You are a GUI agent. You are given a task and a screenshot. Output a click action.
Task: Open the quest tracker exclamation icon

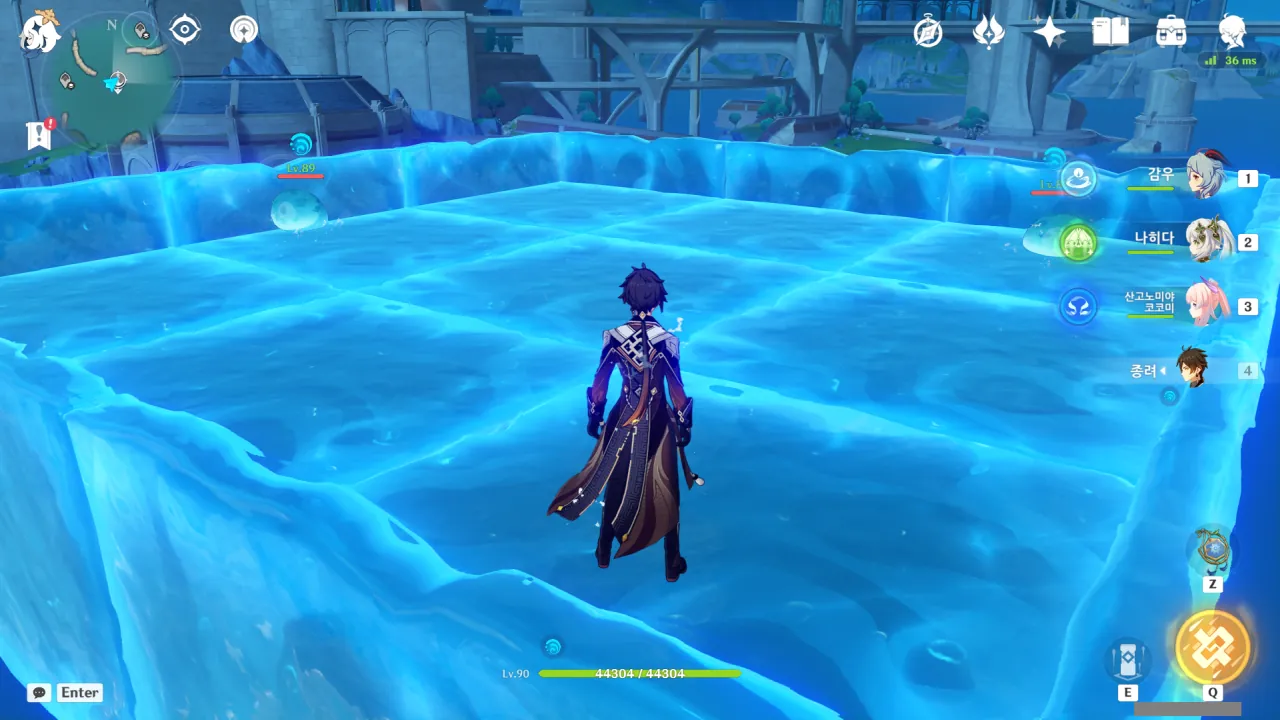[39, 135]
